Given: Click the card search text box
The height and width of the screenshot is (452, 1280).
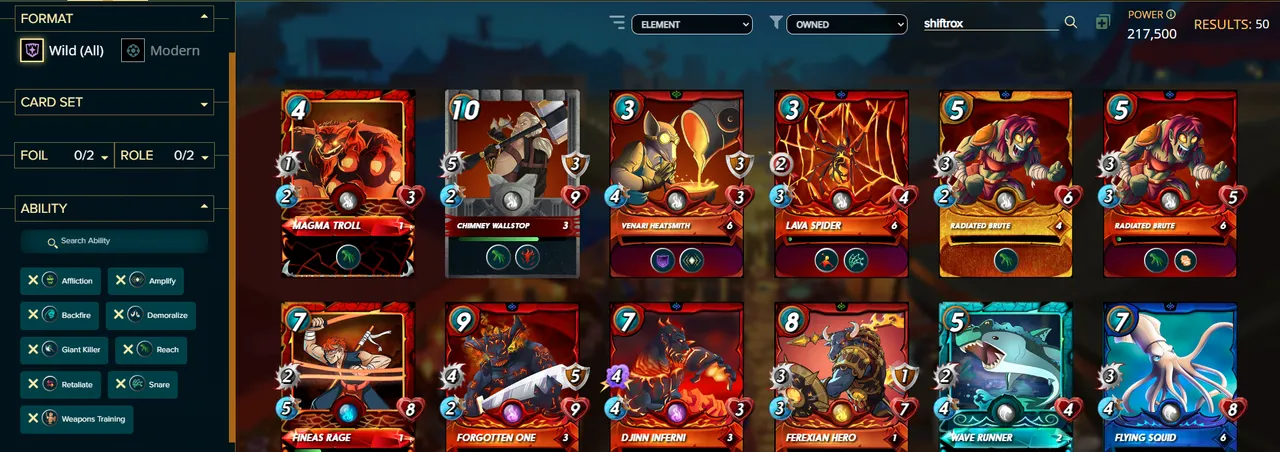Looking at the screenshot, I should coord(990,23).
